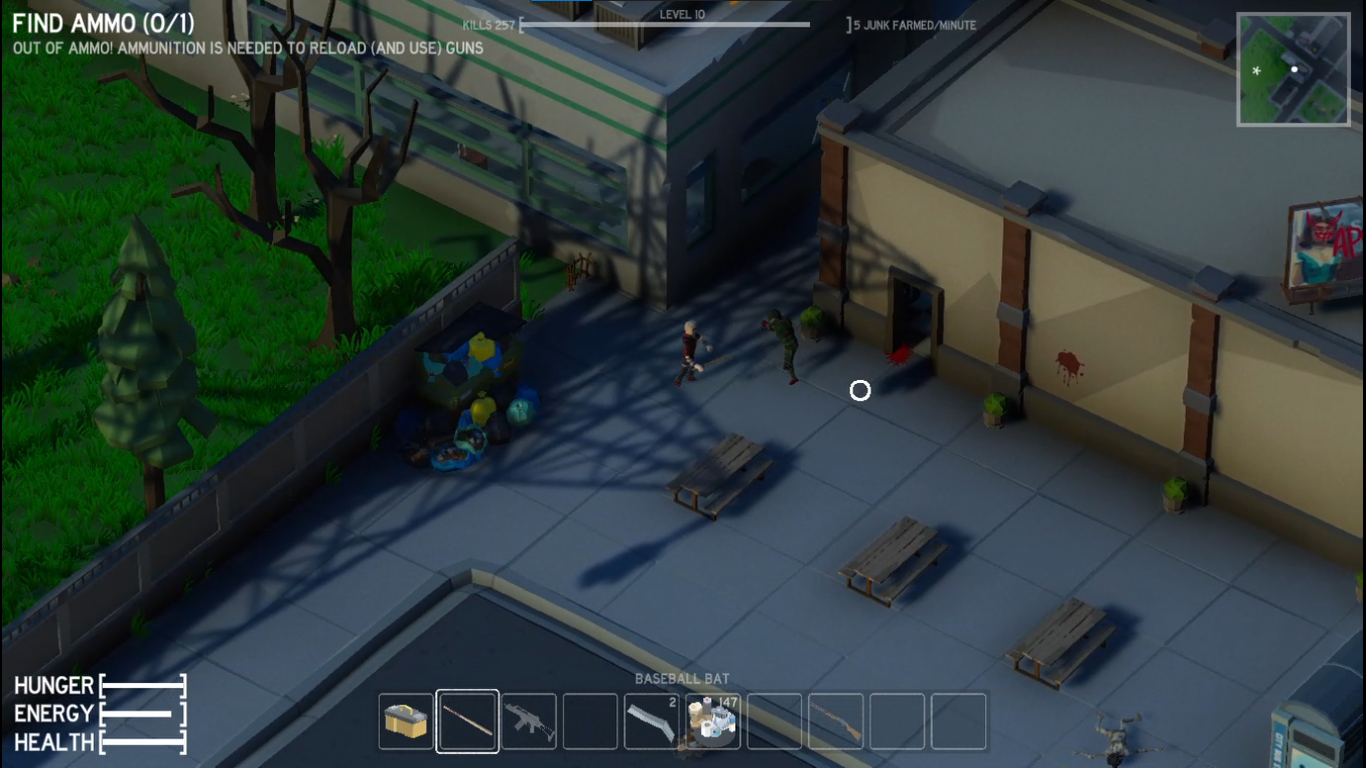Select the assault rifle hotbar icon
1366x768 pixels.
click(529, 720)
